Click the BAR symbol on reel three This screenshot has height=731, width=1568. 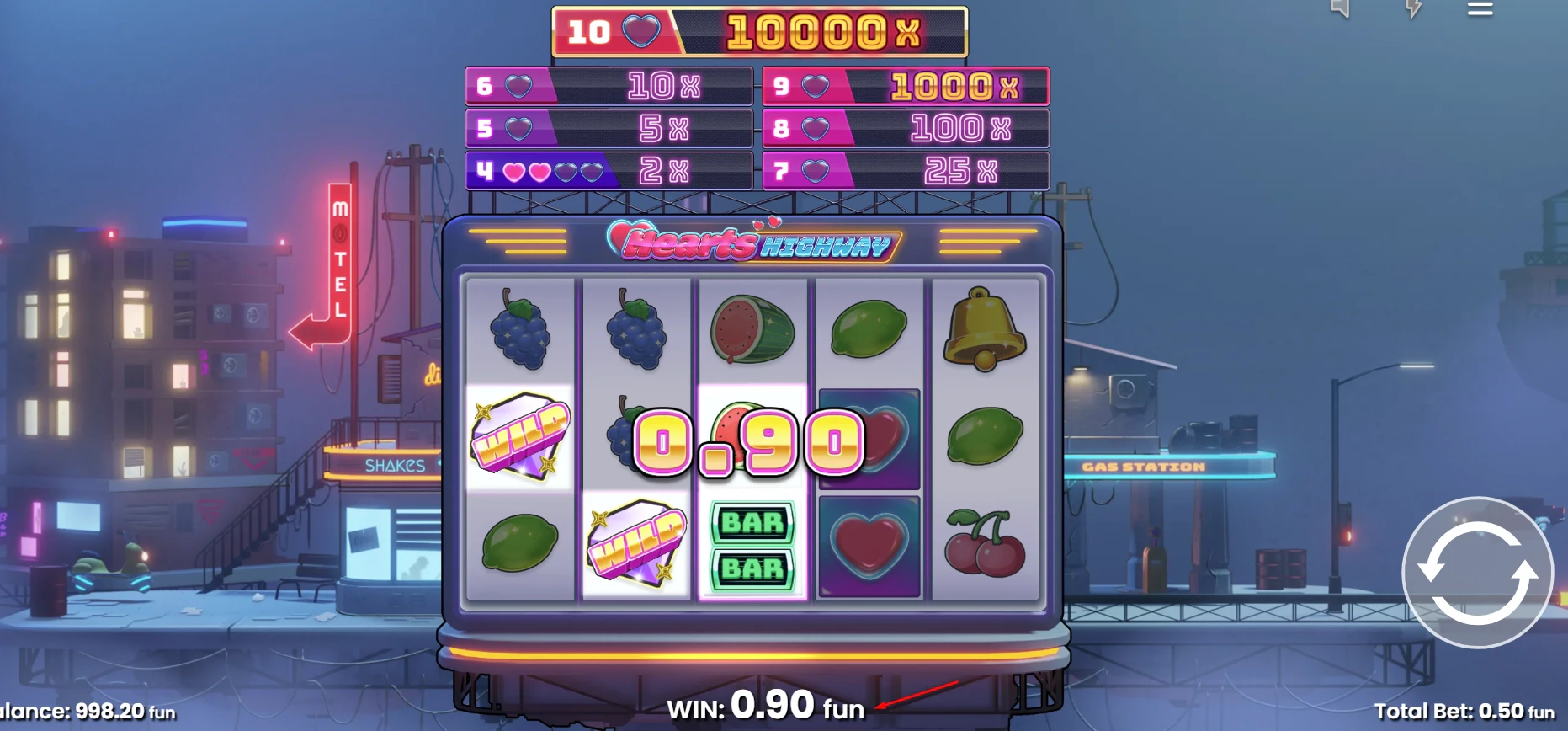click(754, 546)
